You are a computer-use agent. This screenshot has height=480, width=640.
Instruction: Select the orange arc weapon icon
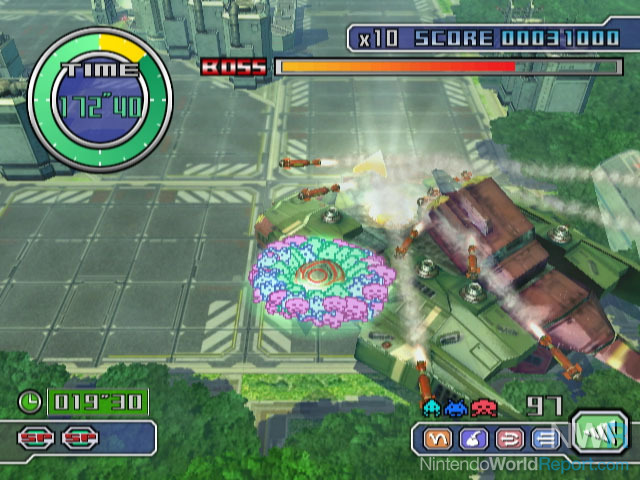[436, 438]
